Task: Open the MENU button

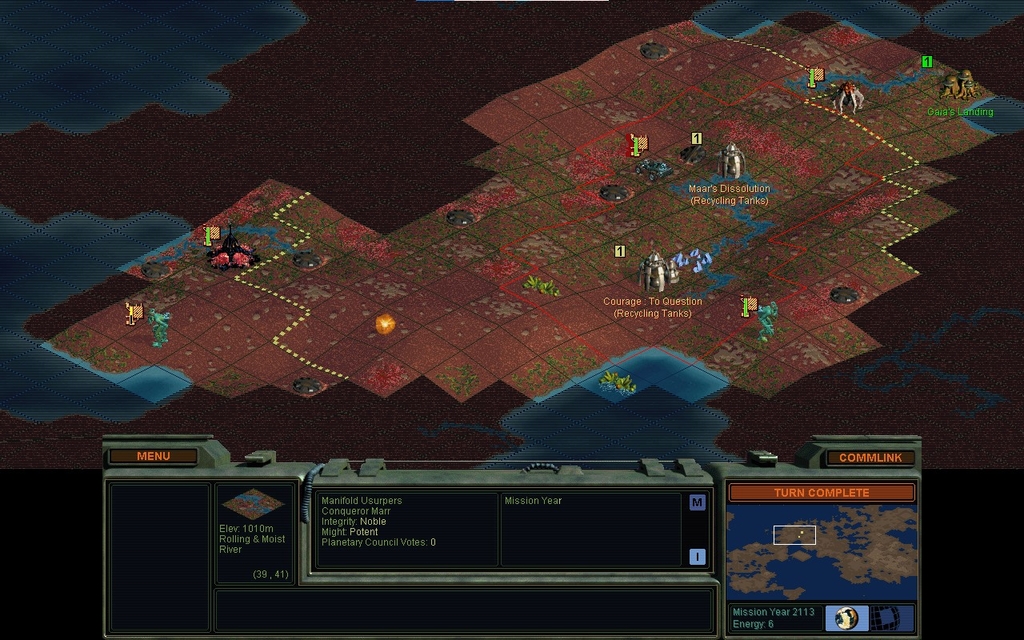Action: (154, 456)
